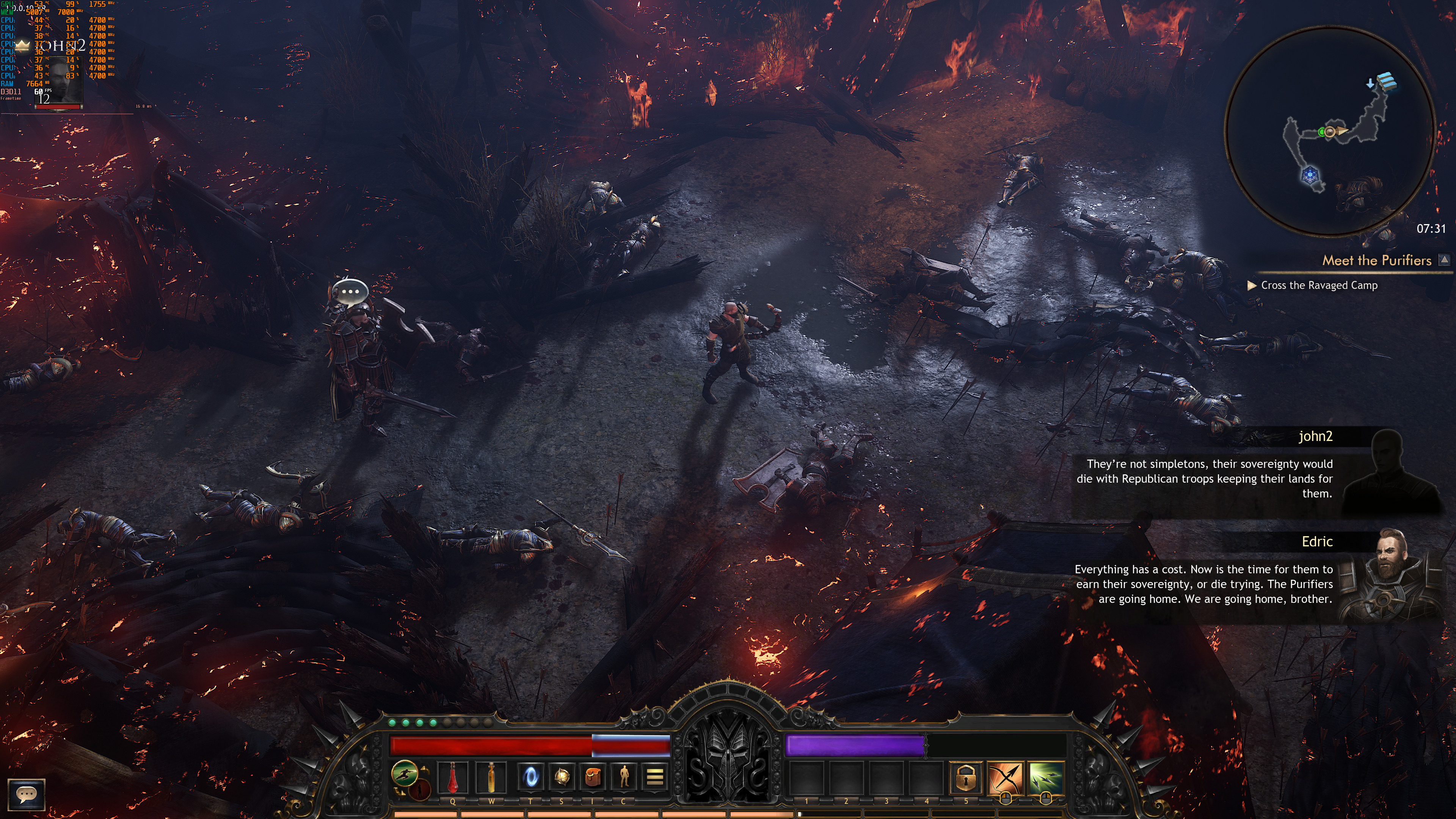Open the character sheet
Screen dimensions: 1456x819
tap(623, 777)
